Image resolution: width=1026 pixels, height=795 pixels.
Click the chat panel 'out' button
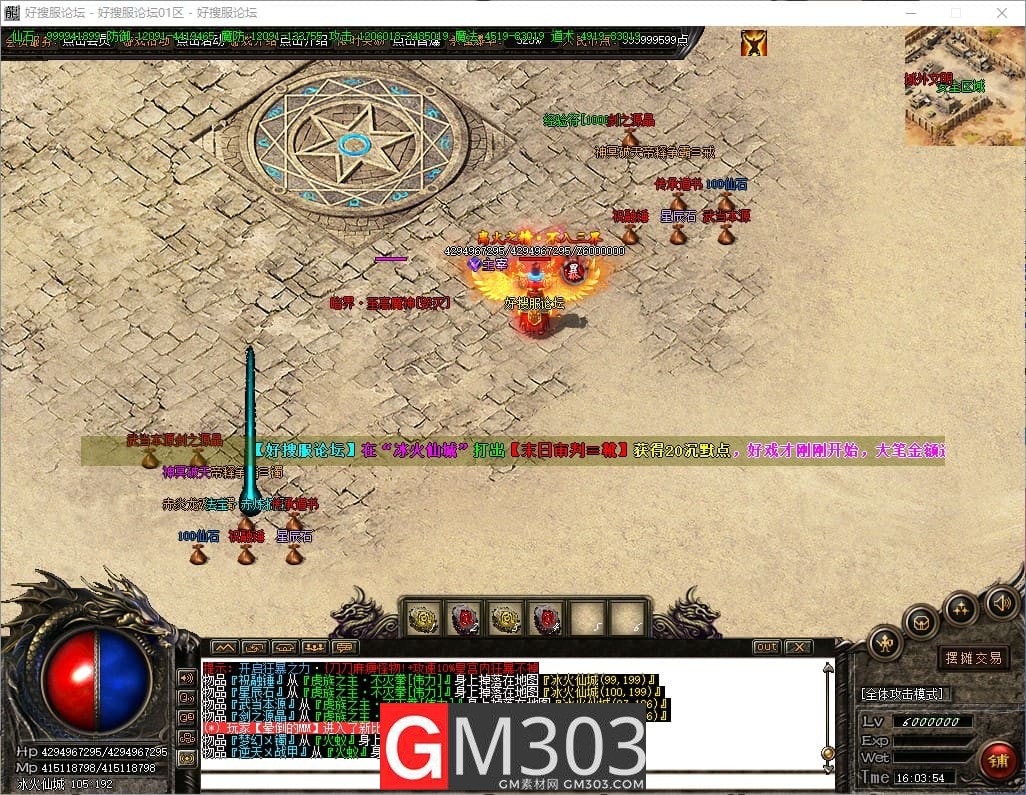pos(766,647)
